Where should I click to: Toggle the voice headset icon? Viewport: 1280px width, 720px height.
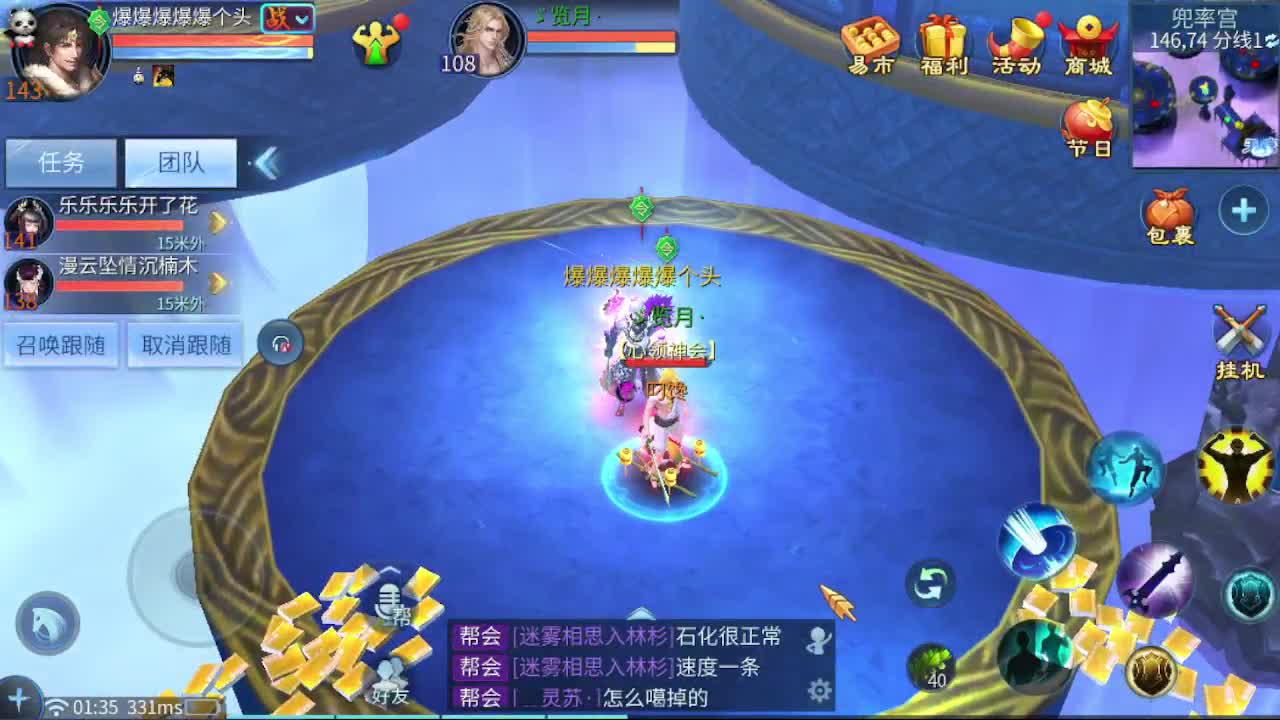tap(281, 341)
